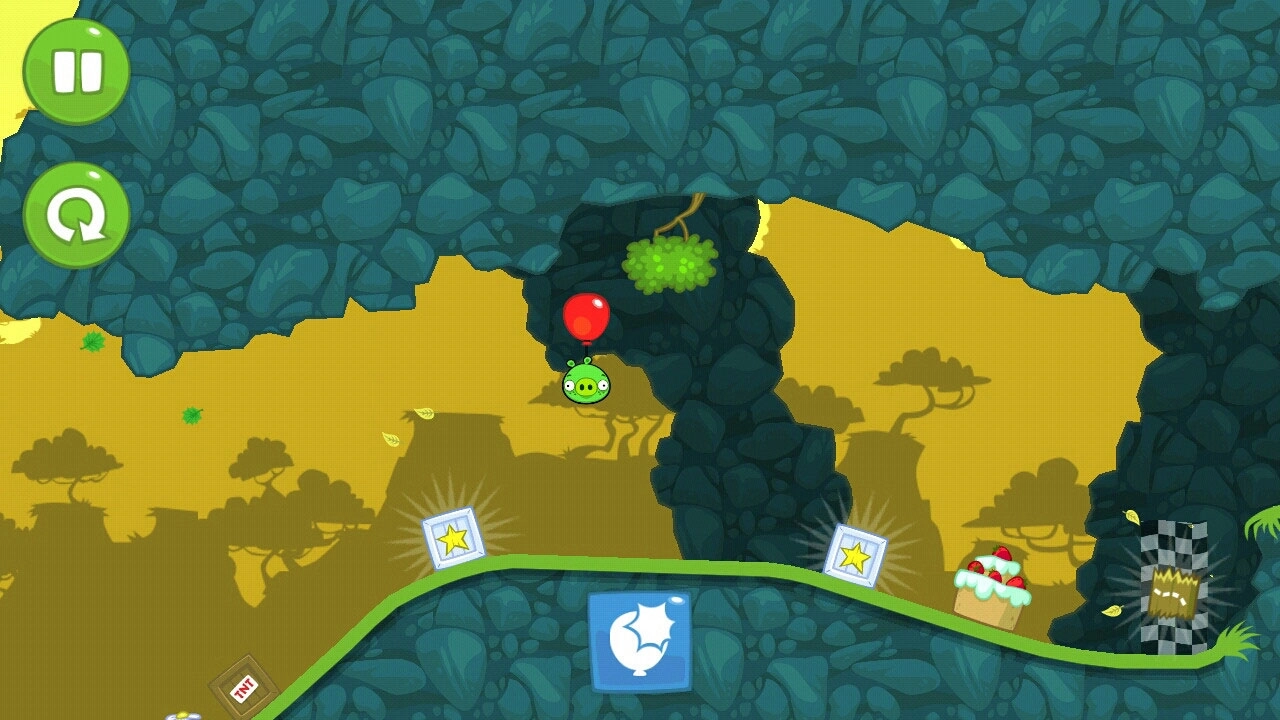Viewport: 1280px width, 720px height.
Task: Pause the game with the green button
Action: pyautogui.click(x=76, y=71)
